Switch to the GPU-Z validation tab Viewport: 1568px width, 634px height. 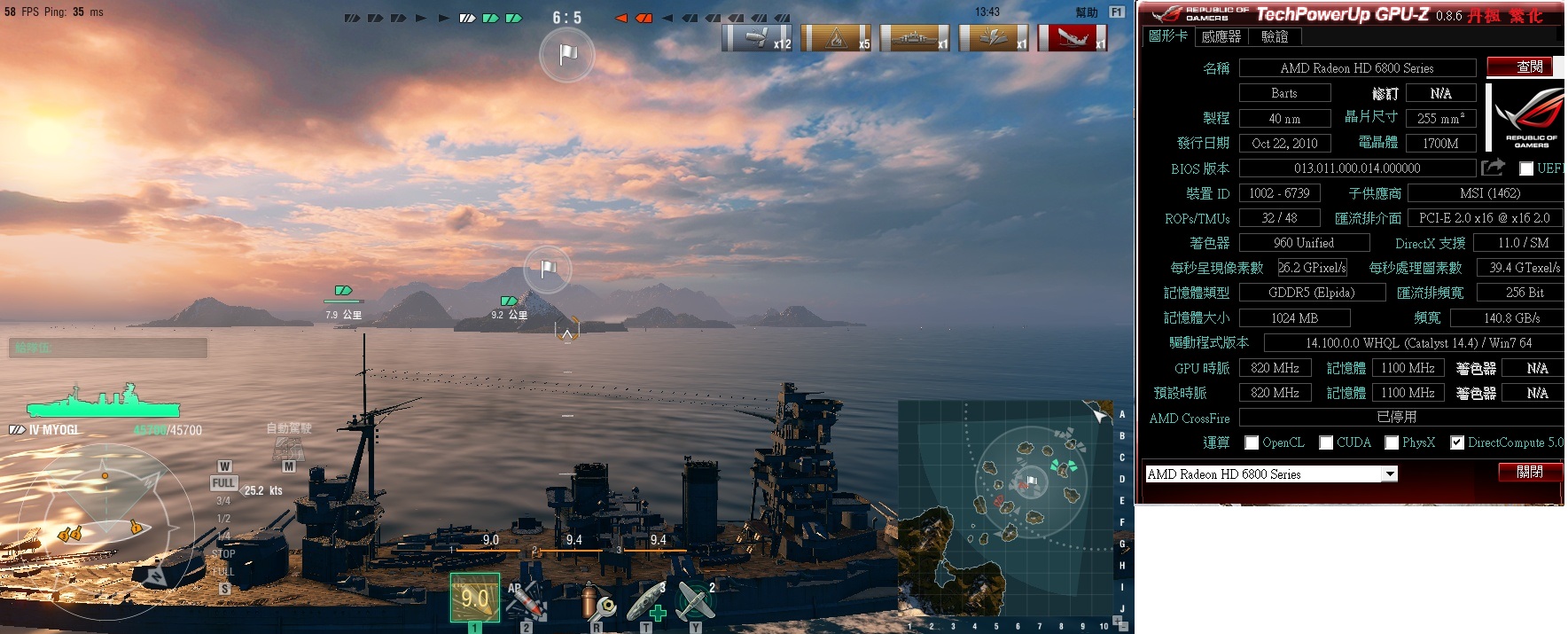pyautogui.click(x=1275, y=36)
